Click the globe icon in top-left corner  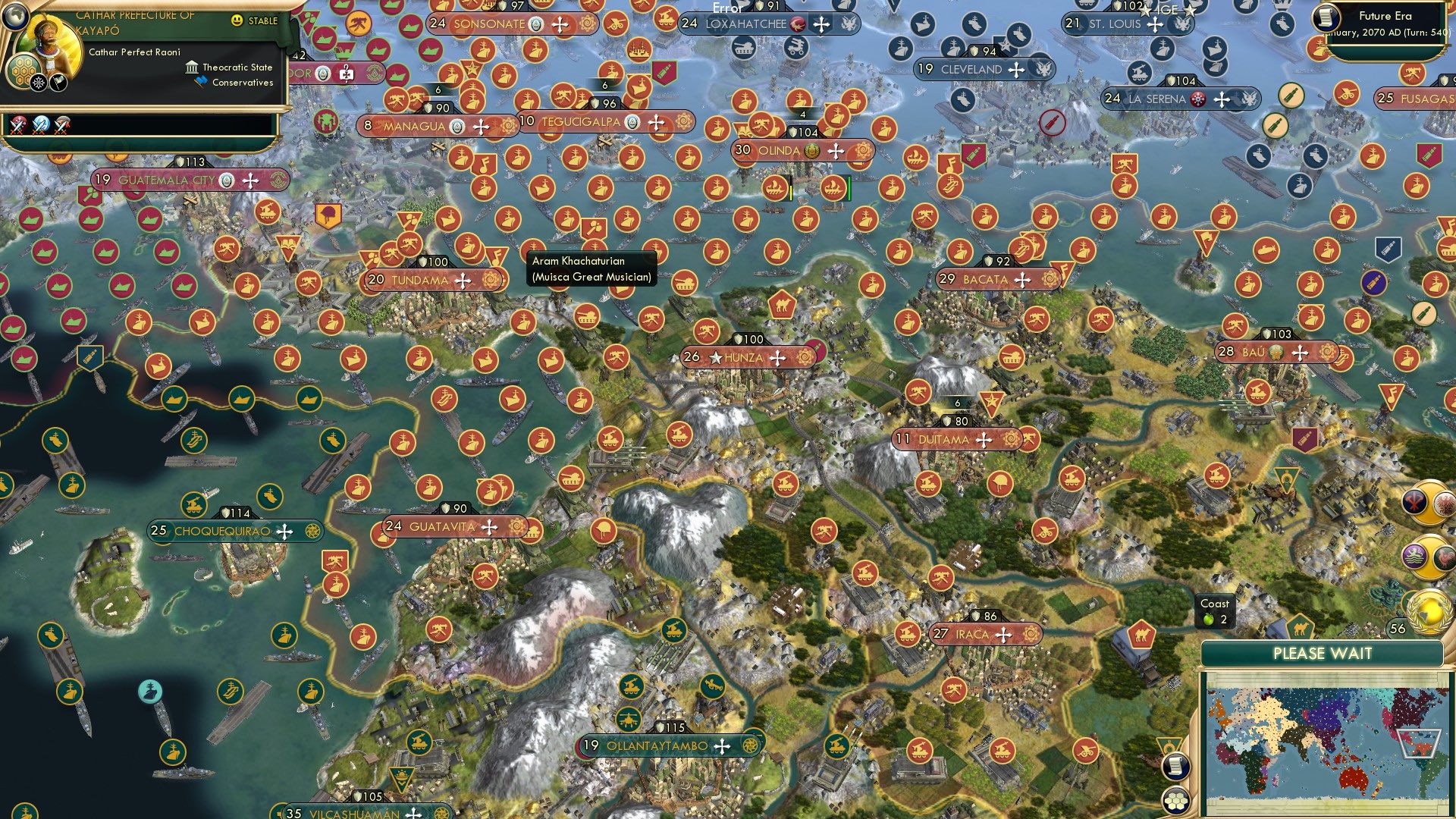[x=15, y=15]
